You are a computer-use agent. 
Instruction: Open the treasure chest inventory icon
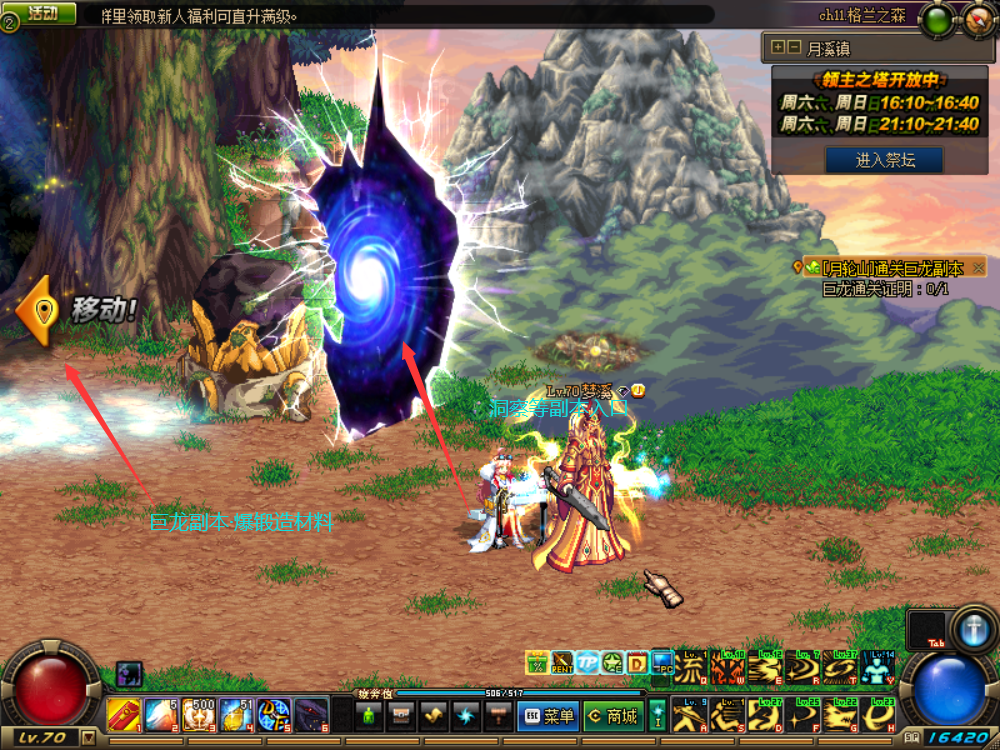point(401,716)
